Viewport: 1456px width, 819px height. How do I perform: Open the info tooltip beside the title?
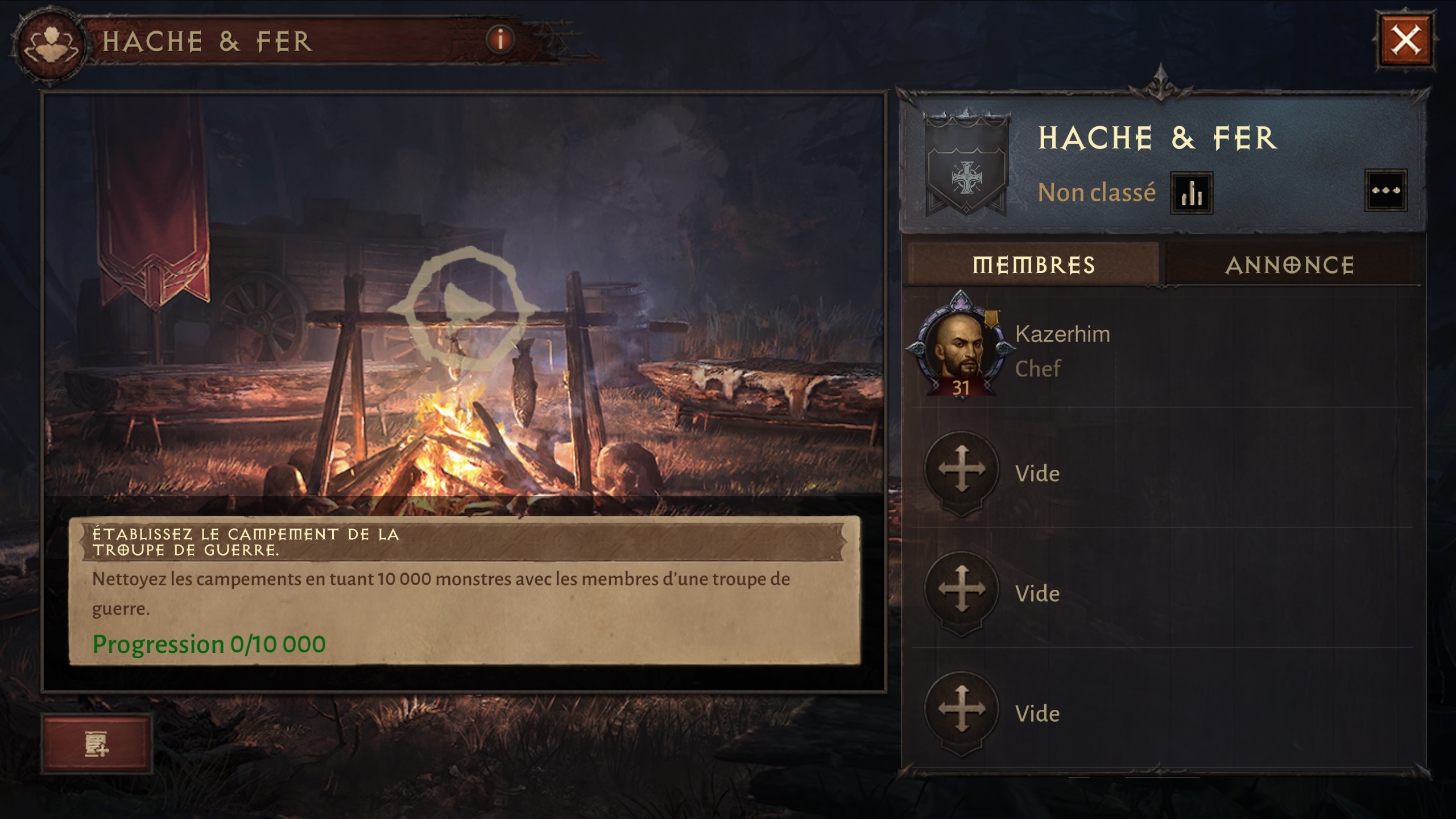click(500, 40)
